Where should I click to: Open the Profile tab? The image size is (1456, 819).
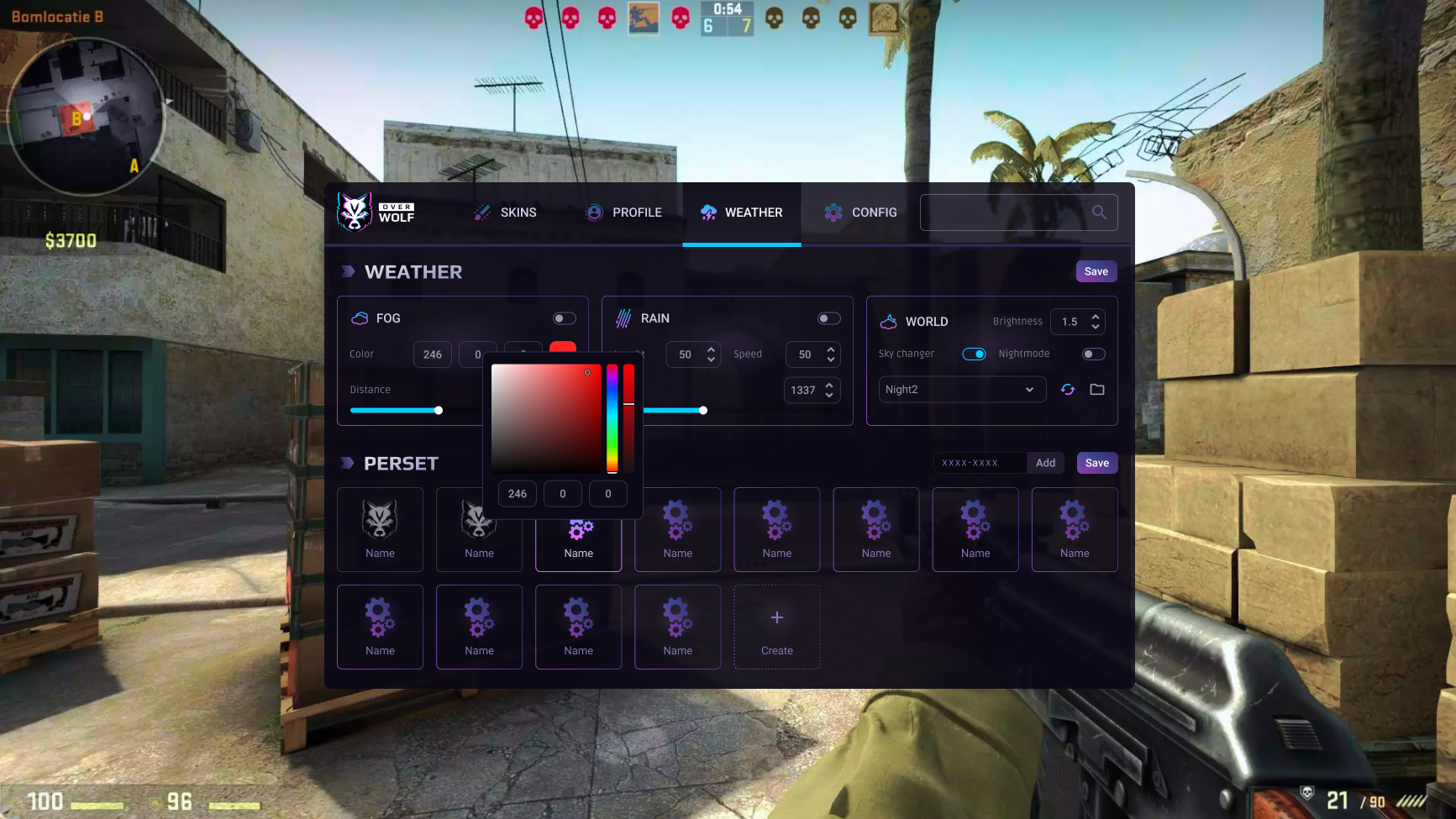coord(624,213)
